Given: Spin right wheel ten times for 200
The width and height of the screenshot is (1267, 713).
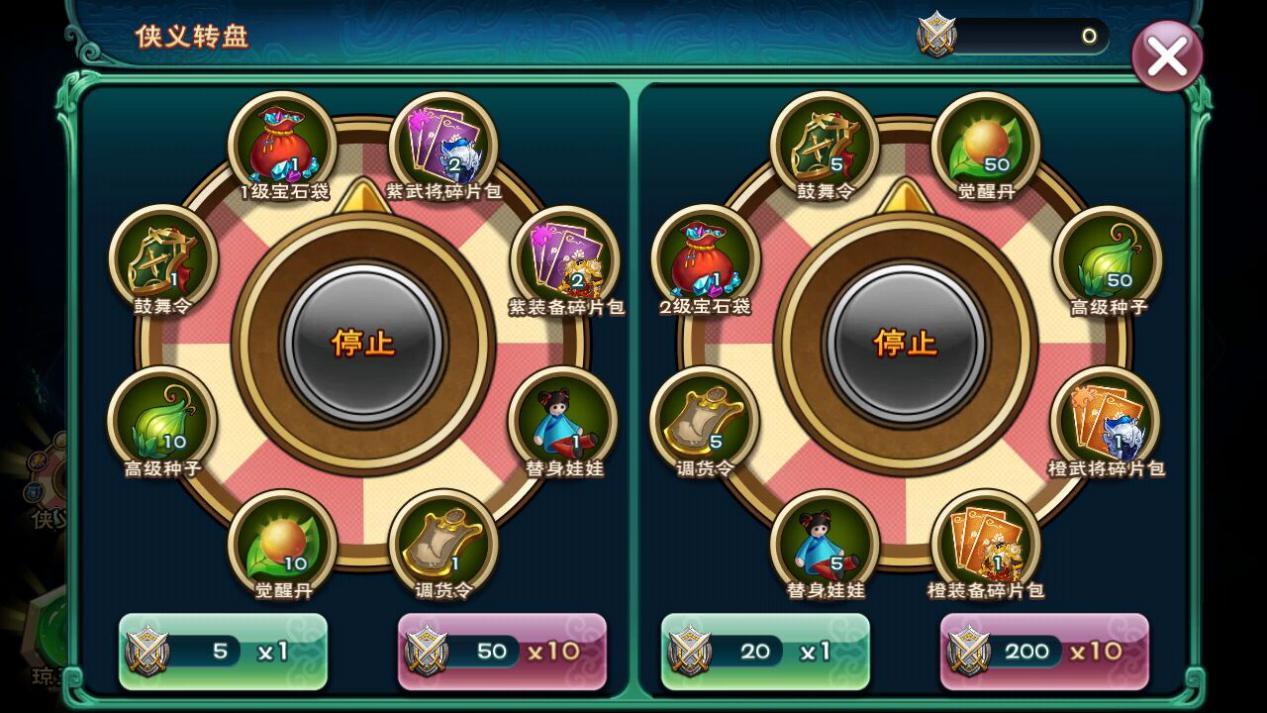Looking at the screenshot, I should 1044,652.
